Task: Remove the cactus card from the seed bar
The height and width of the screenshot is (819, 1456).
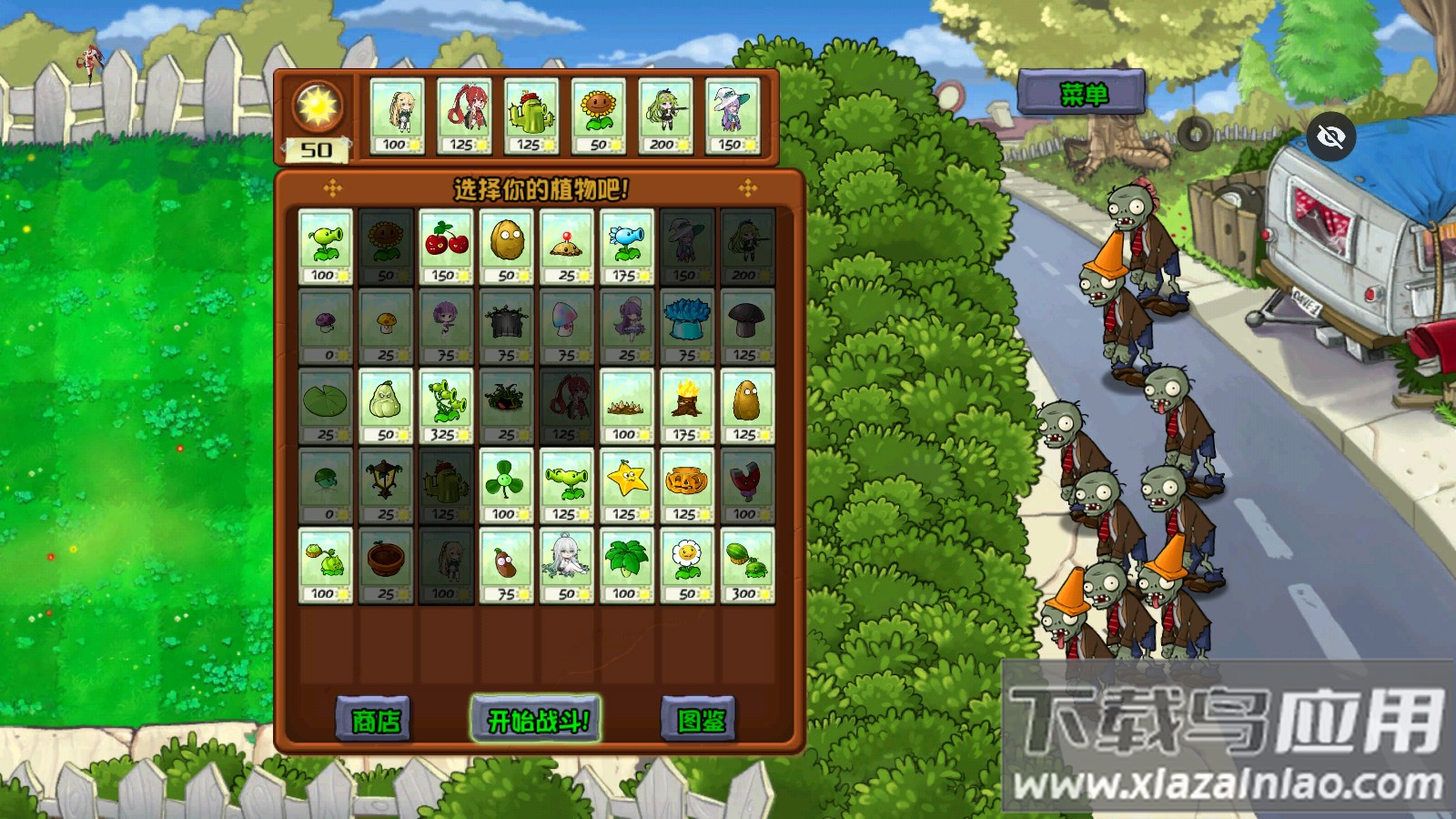Action: [x=531, y=116]
